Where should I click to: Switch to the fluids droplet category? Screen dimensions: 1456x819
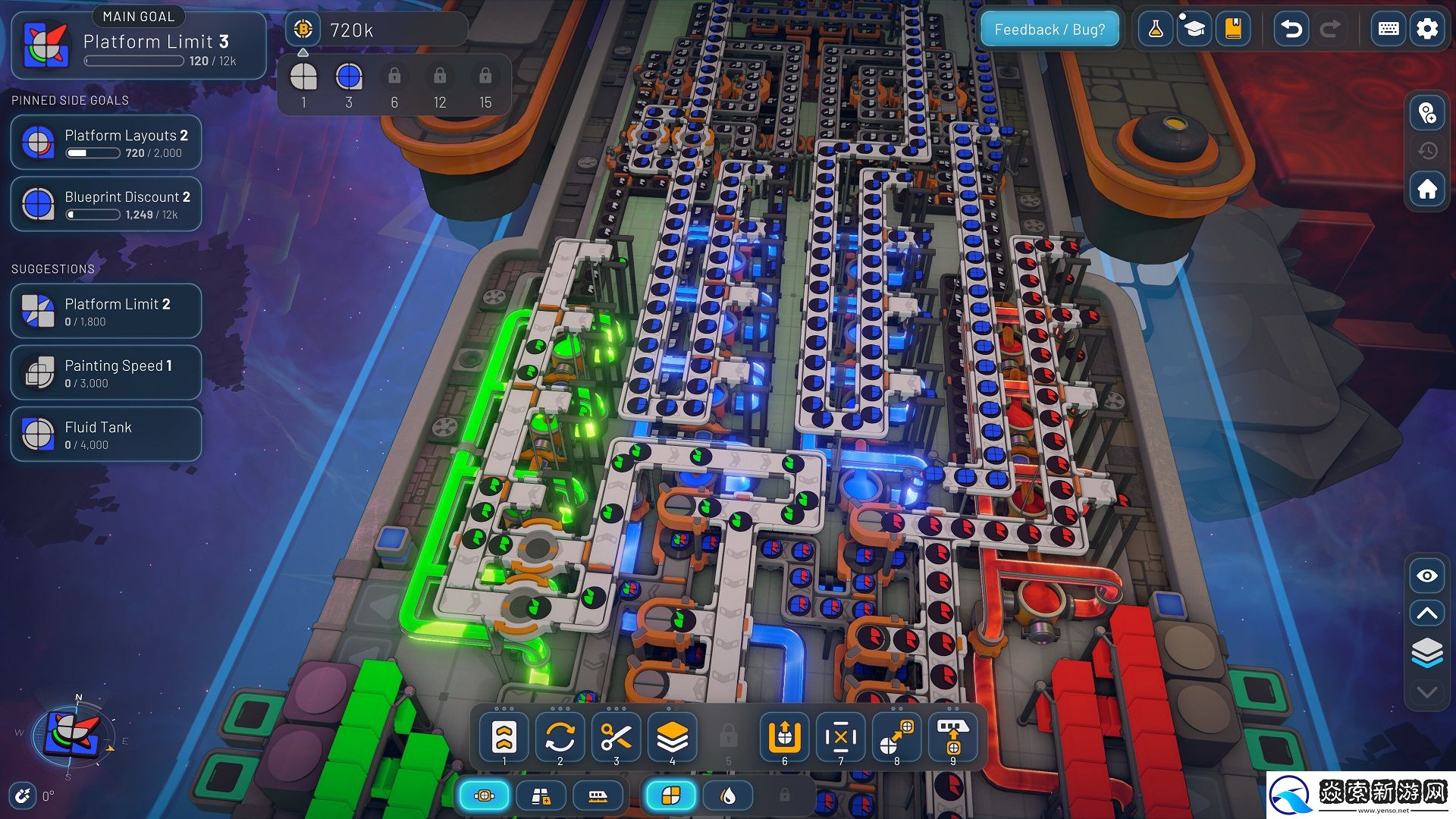[728, 795]
